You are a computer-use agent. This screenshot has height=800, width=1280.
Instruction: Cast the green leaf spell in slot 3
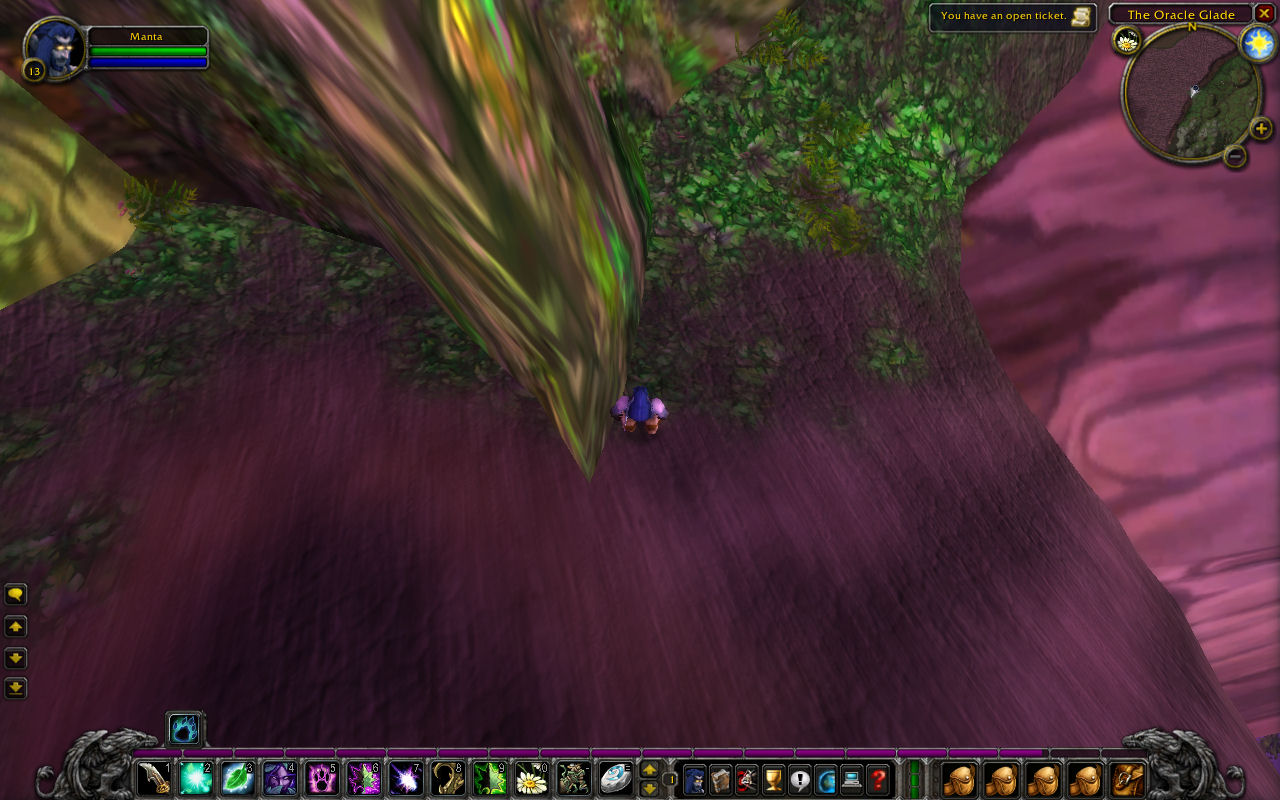point(236,778)
